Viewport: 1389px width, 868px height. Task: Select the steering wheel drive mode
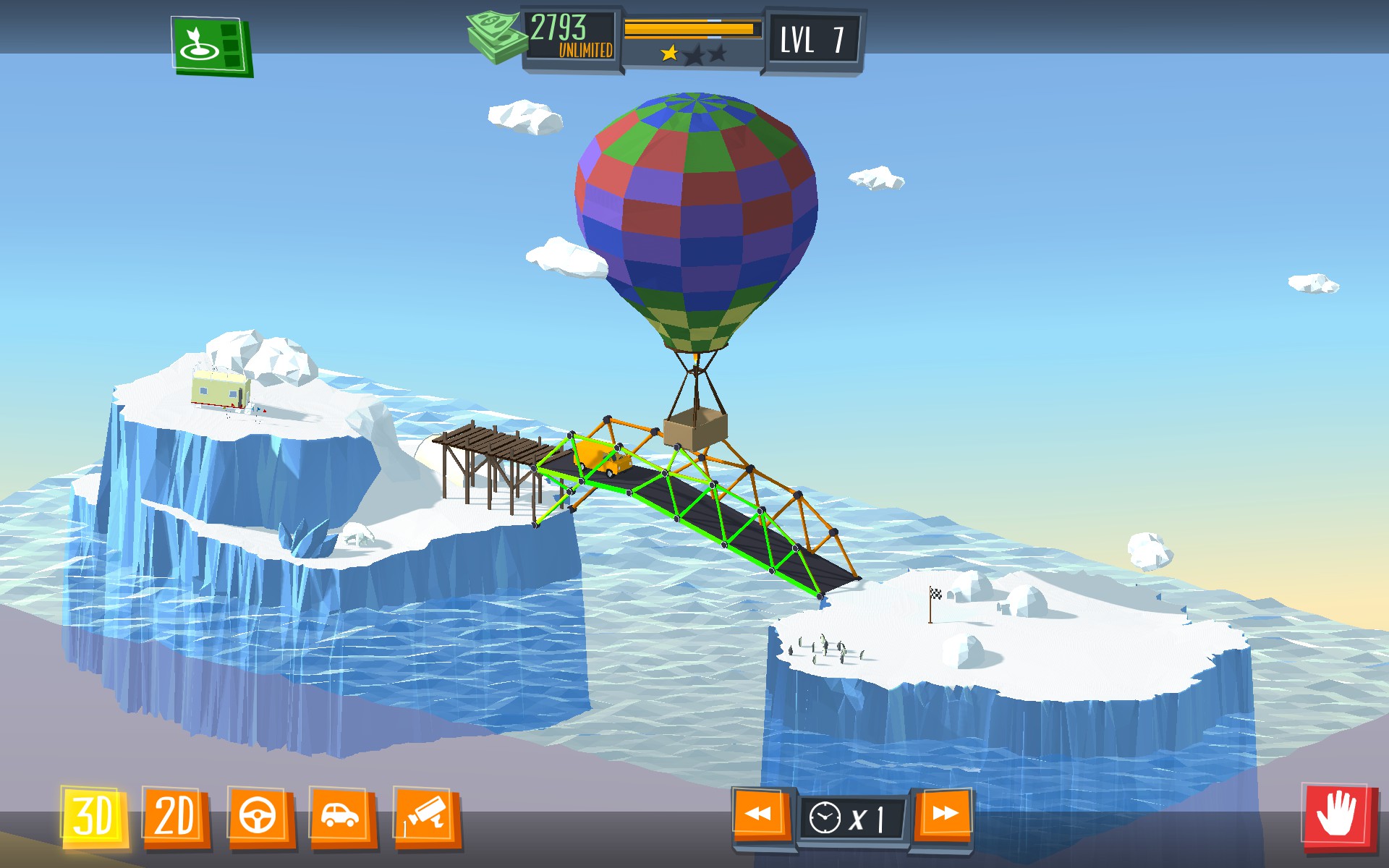coord(259,817)
